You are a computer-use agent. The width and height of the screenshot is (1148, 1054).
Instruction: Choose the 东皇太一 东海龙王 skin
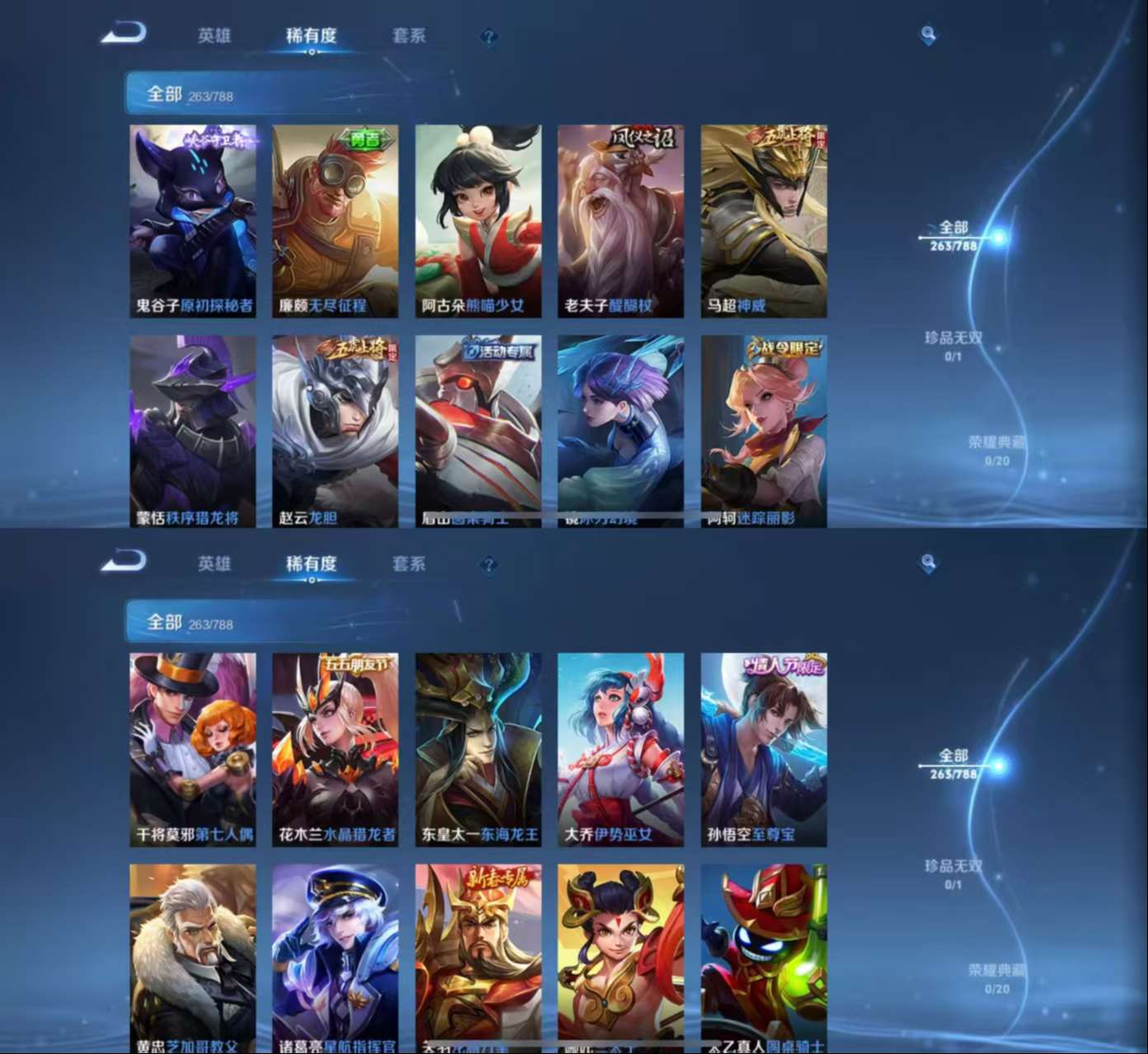478,749
